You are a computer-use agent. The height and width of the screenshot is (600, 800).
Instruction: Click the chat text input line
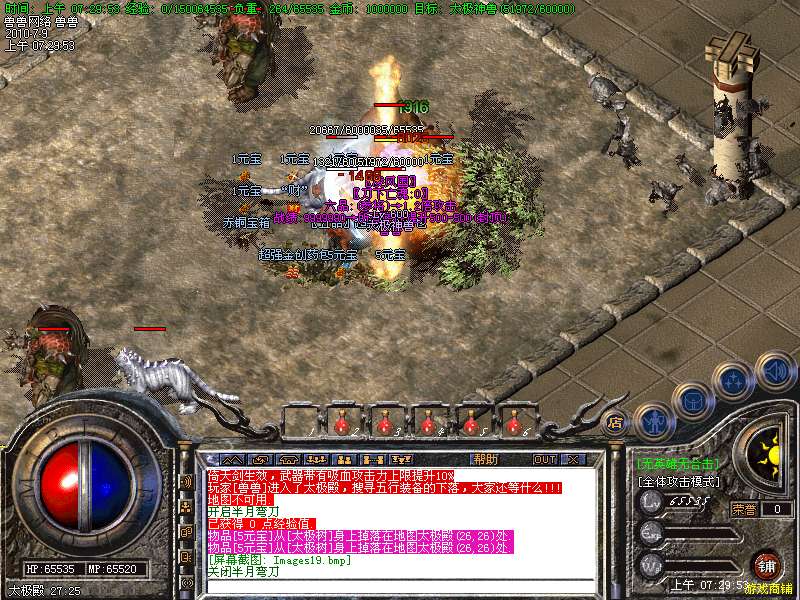[x=400, y=586]
